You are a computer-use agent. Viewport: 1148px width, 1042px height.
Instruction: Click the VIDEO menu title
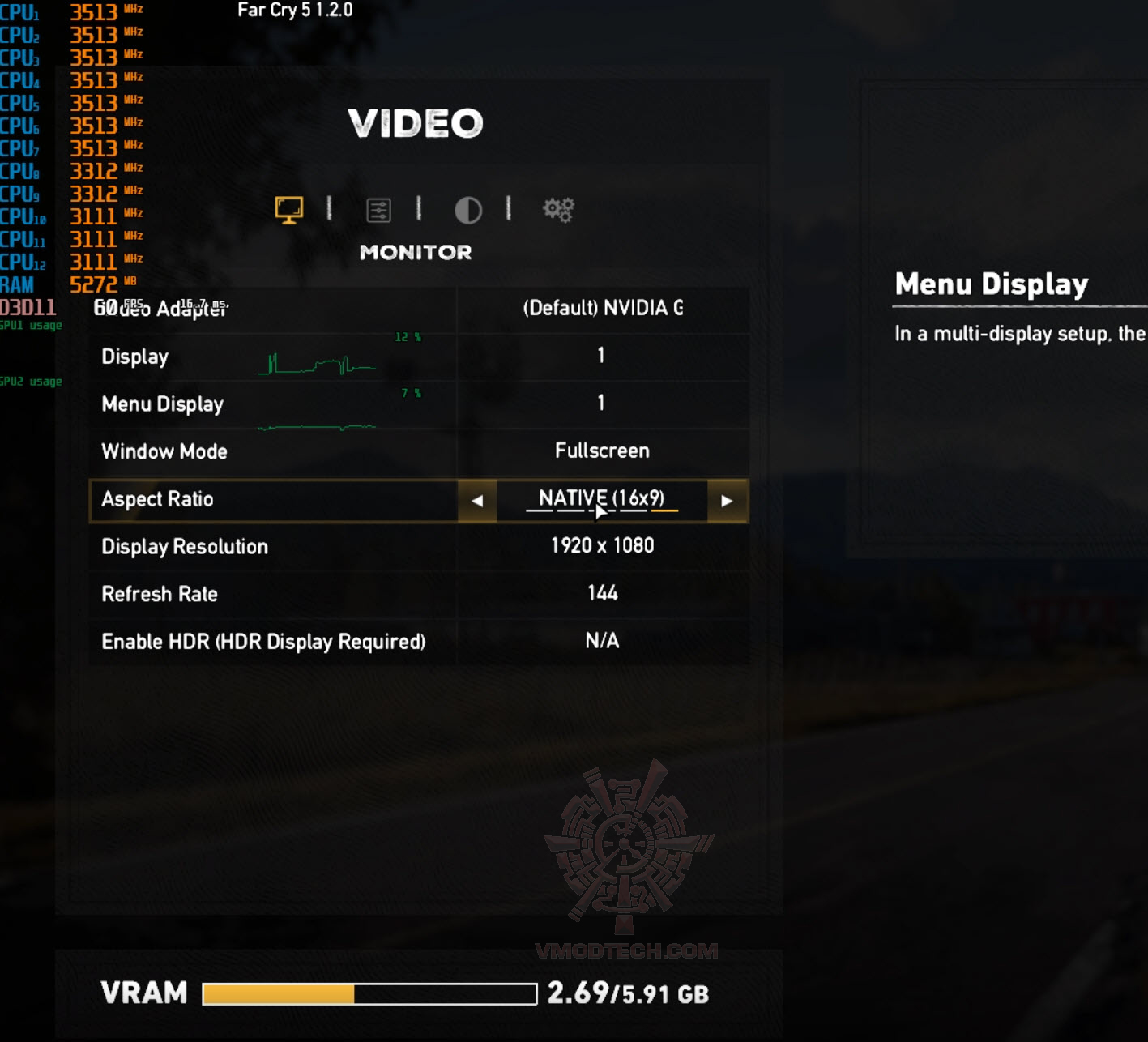[x=416, y=123]
